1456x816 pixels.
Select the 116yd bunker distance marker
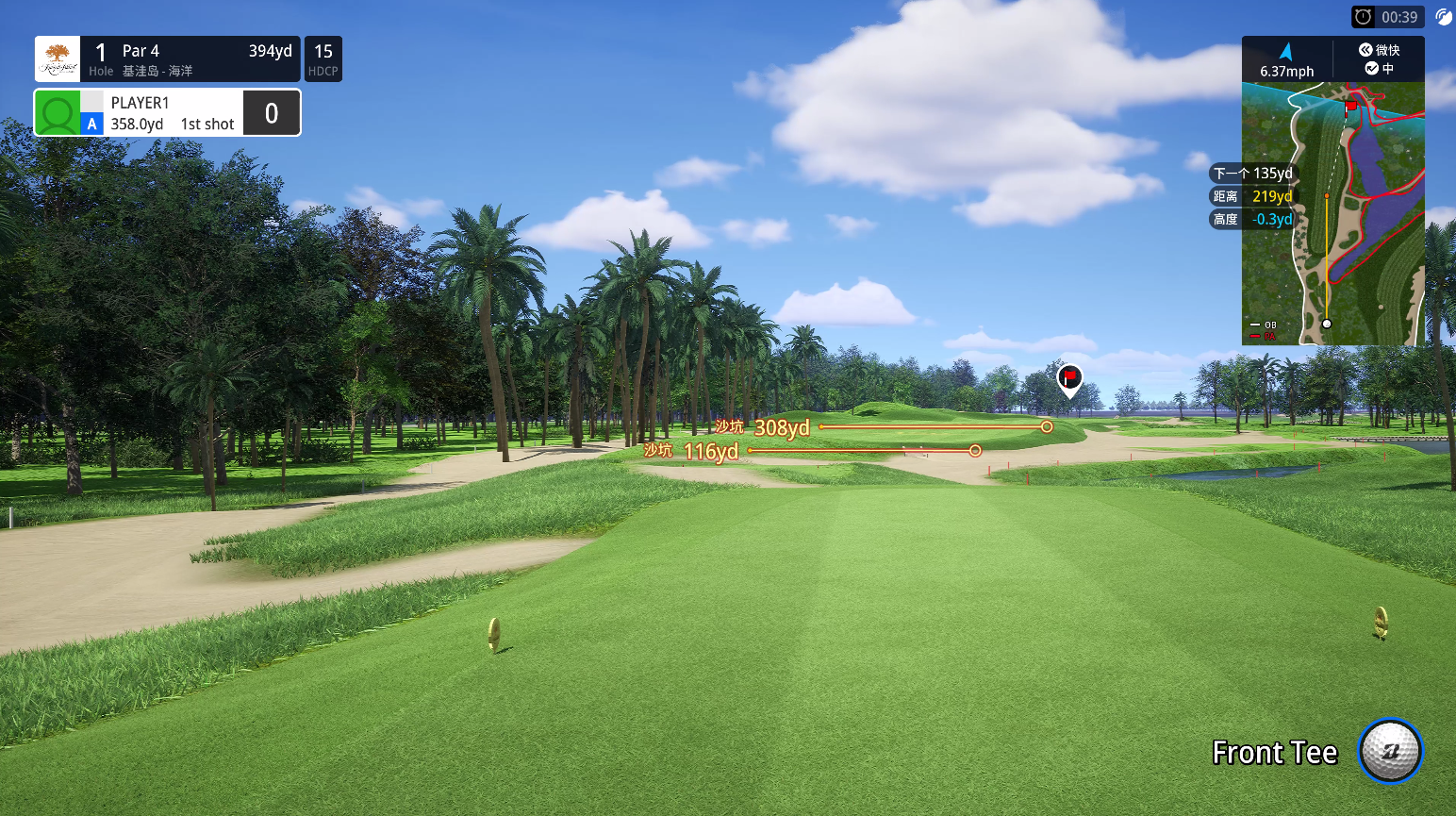pos(711,452)
